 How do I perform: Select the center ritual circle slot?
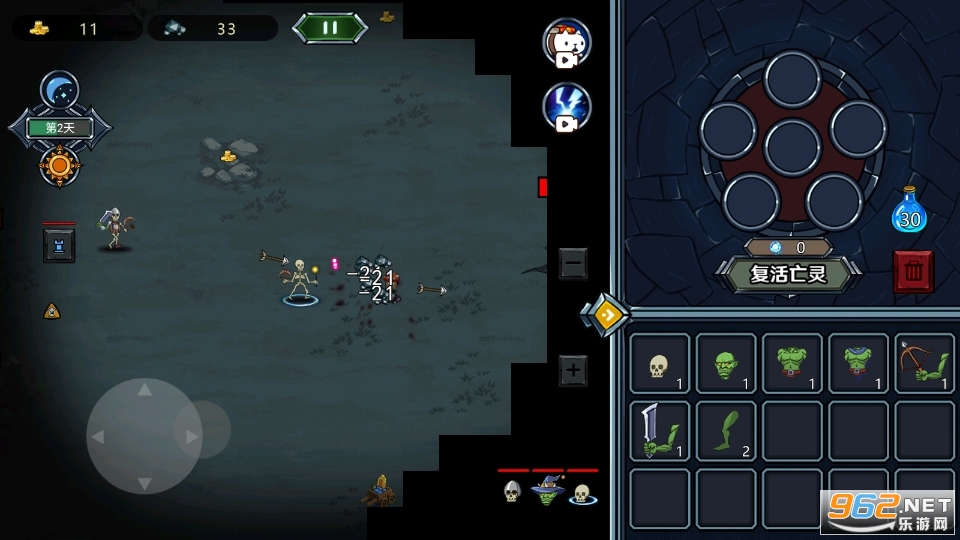(x=792, y=146)
